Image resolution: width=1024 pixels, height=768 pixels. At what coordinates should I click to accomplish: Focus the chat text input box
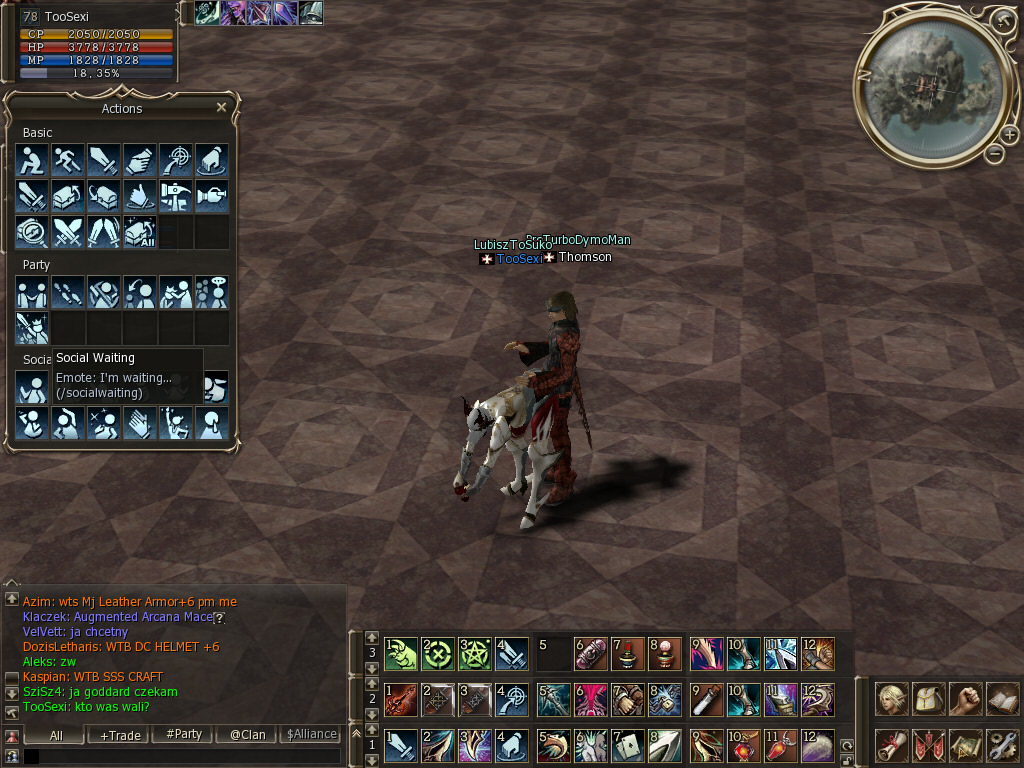(185, 757)
